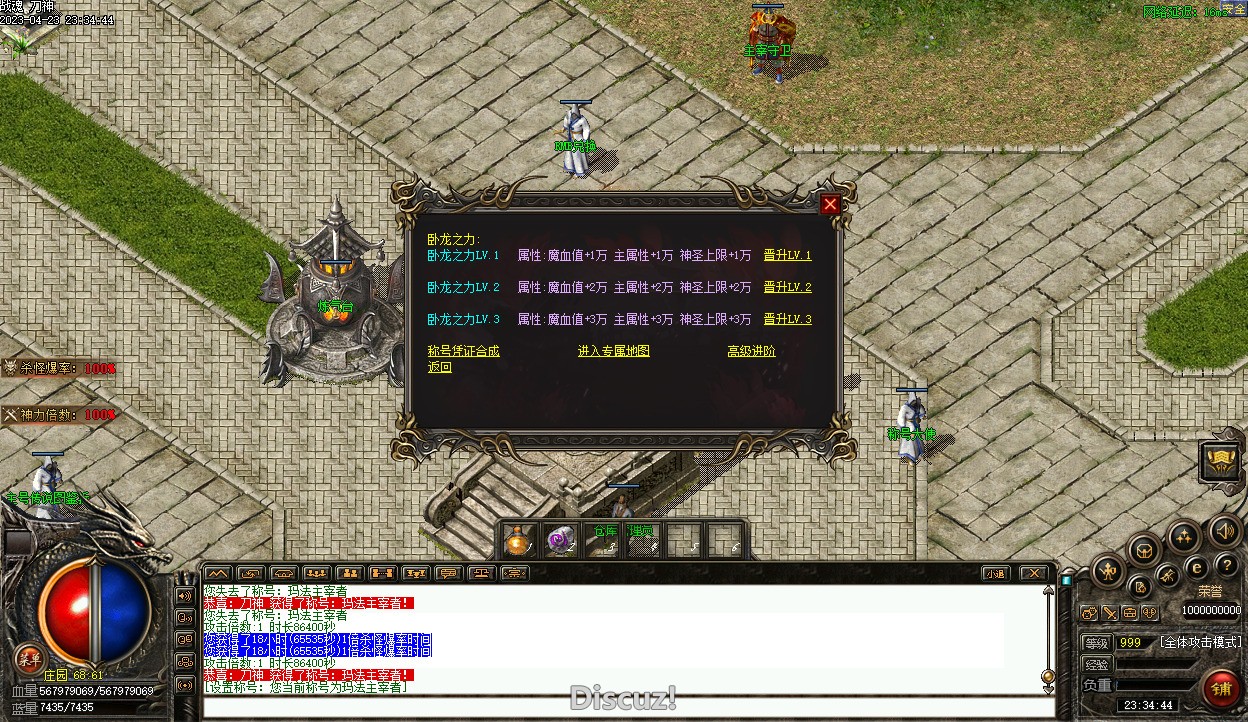This screenshot has height=722, width=1248.
Task: Enter the exclusive map via 进入专属地图
Action: click(x=614, y=351)
